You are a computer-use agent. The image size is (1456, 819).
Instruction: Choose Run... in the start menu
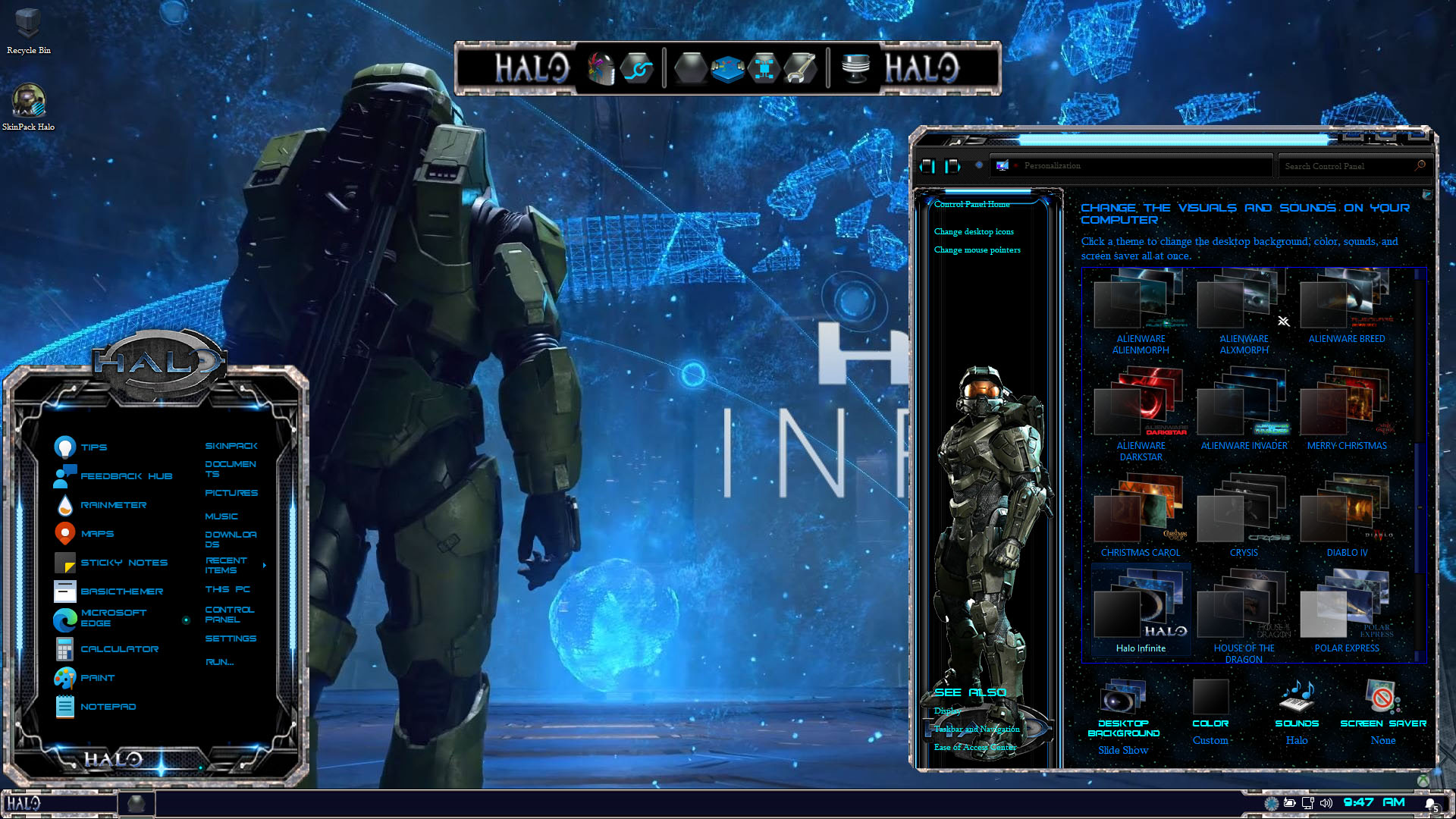(219, 662)
